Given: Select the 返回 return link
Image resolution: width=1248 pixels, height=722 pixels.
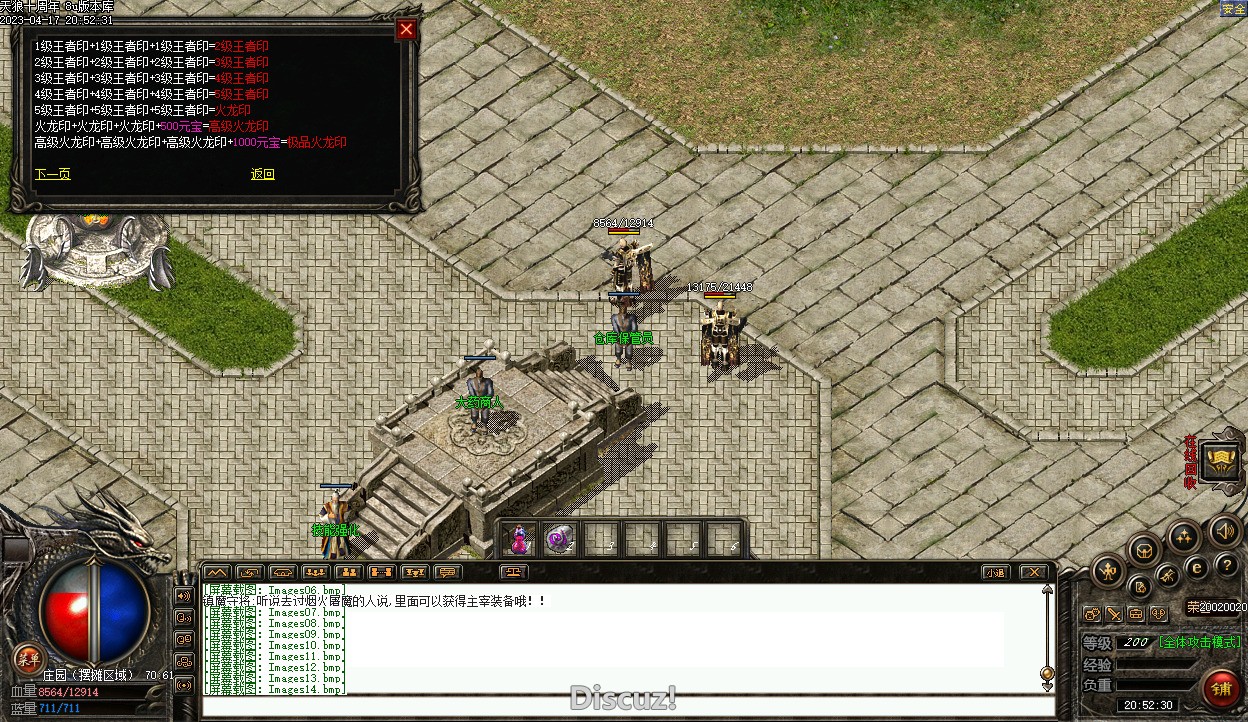Looking at the screenshot, I should (x=262, y=174).
